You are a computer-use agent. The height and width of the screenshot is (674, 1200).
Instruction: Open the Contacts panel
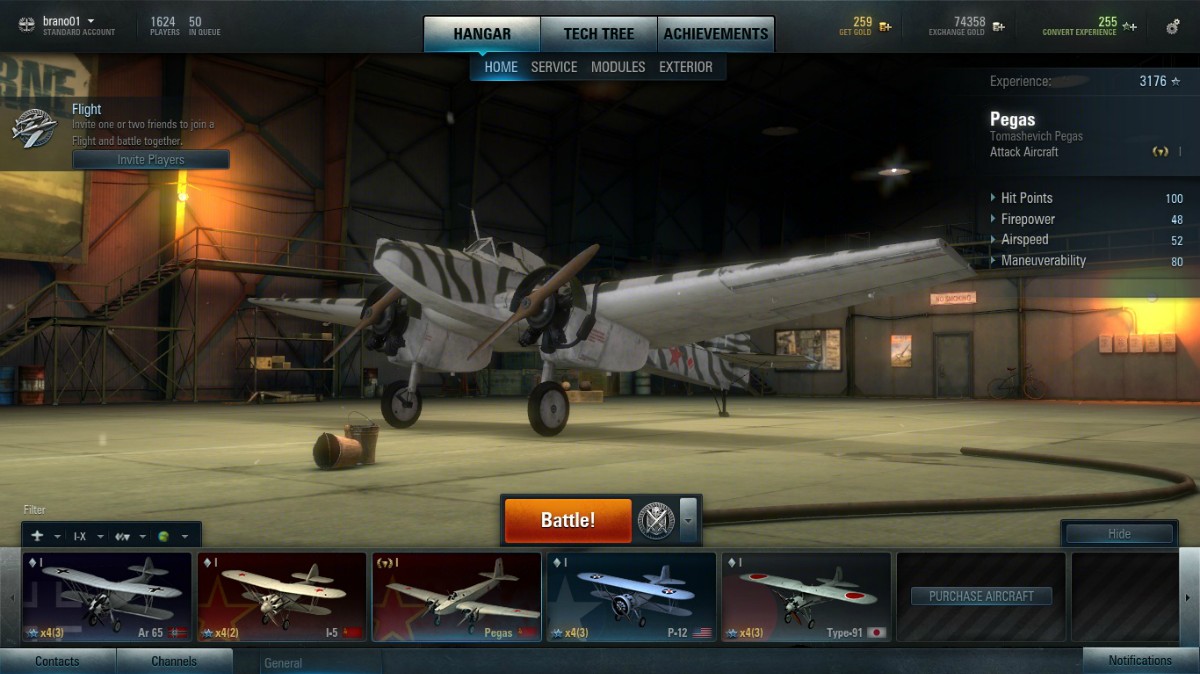pos(57,661)
